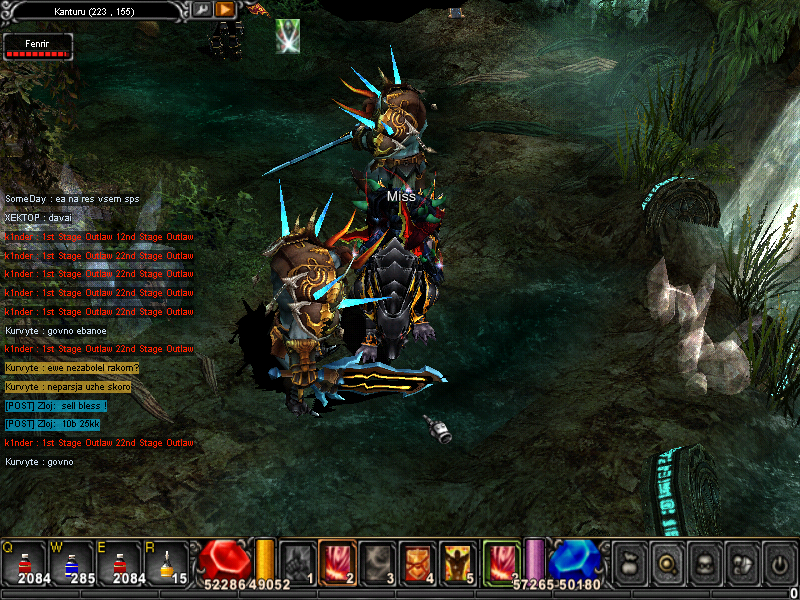Activate the fiery figure skill in slot 5
This screenshot has width=800, height=600.
coord(459,560)
